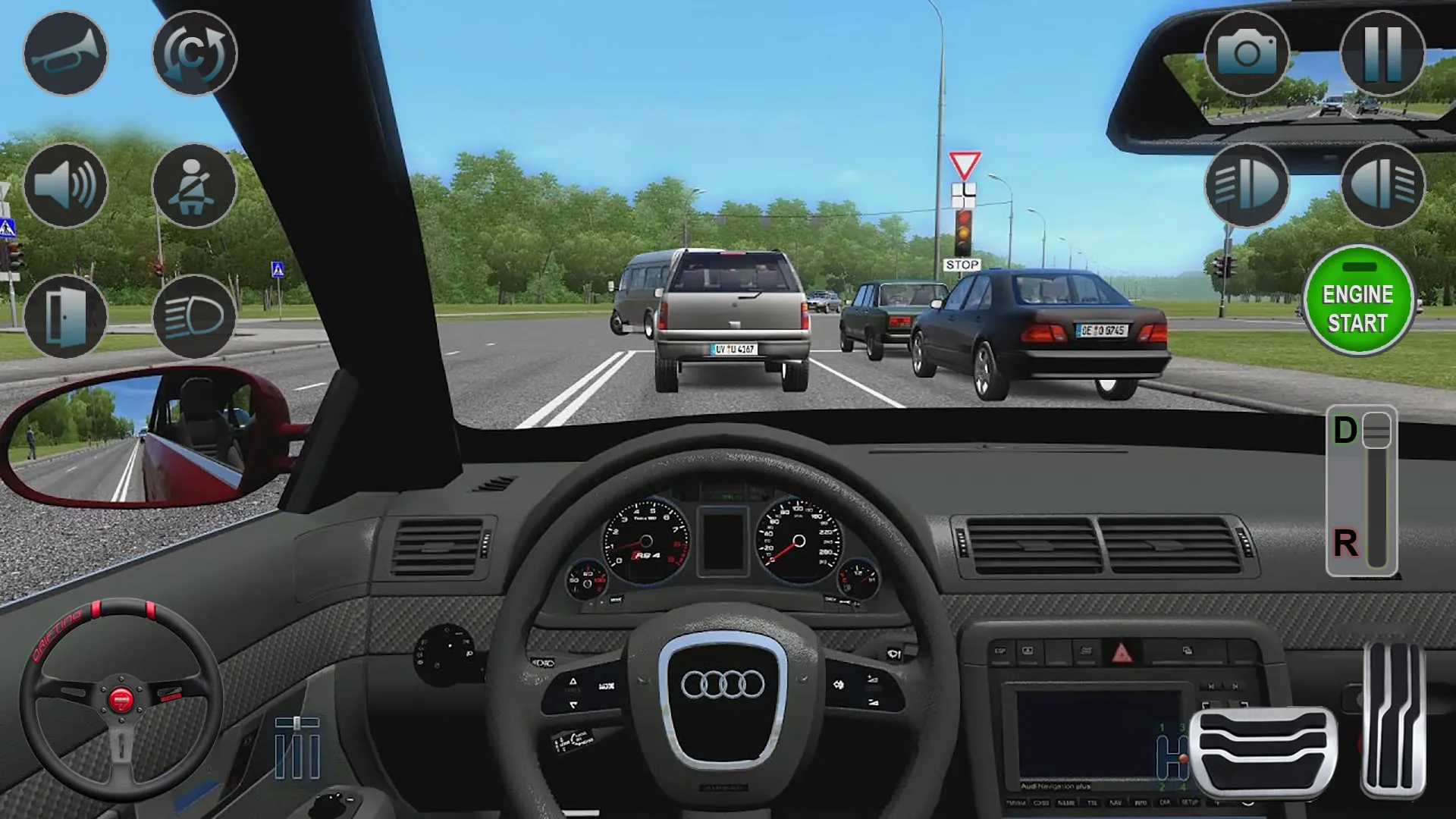
Task: Take an in-game screenshot with the camera
Action: point(1246,53)
